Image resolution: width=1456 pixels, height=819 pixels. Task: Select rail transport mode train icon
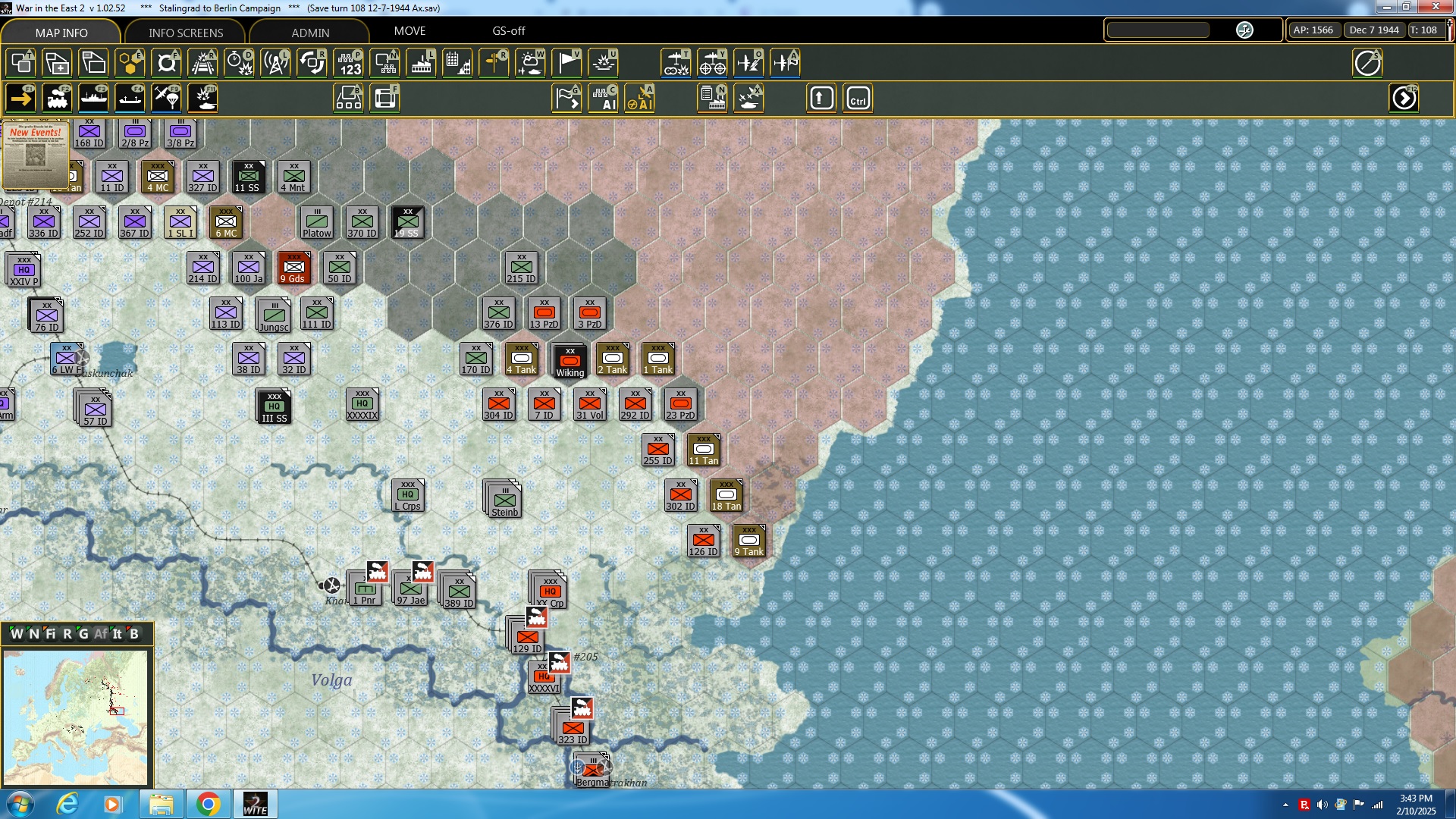[58, 99]
